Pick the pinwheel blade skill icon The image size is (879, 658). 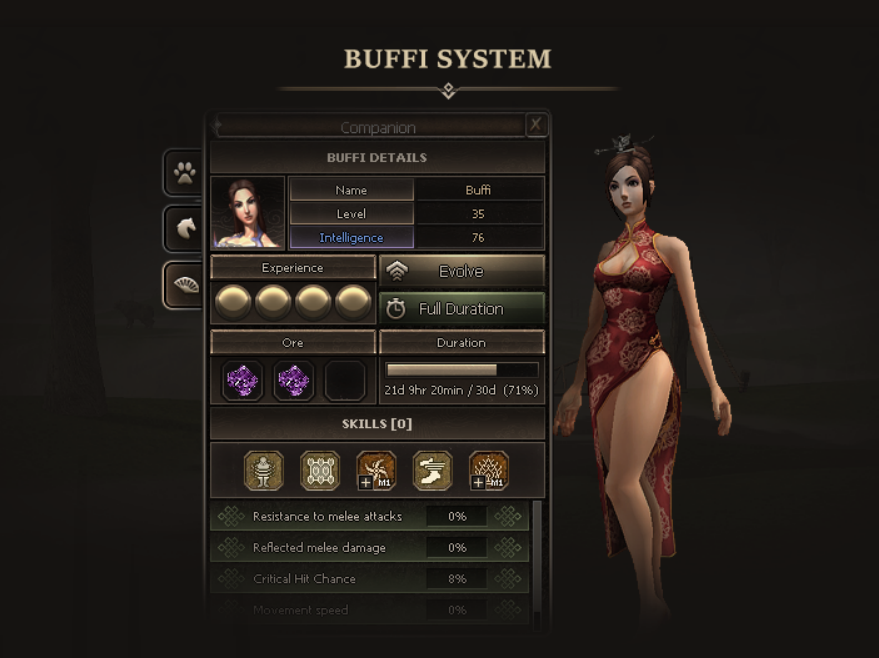coord(377,471)
